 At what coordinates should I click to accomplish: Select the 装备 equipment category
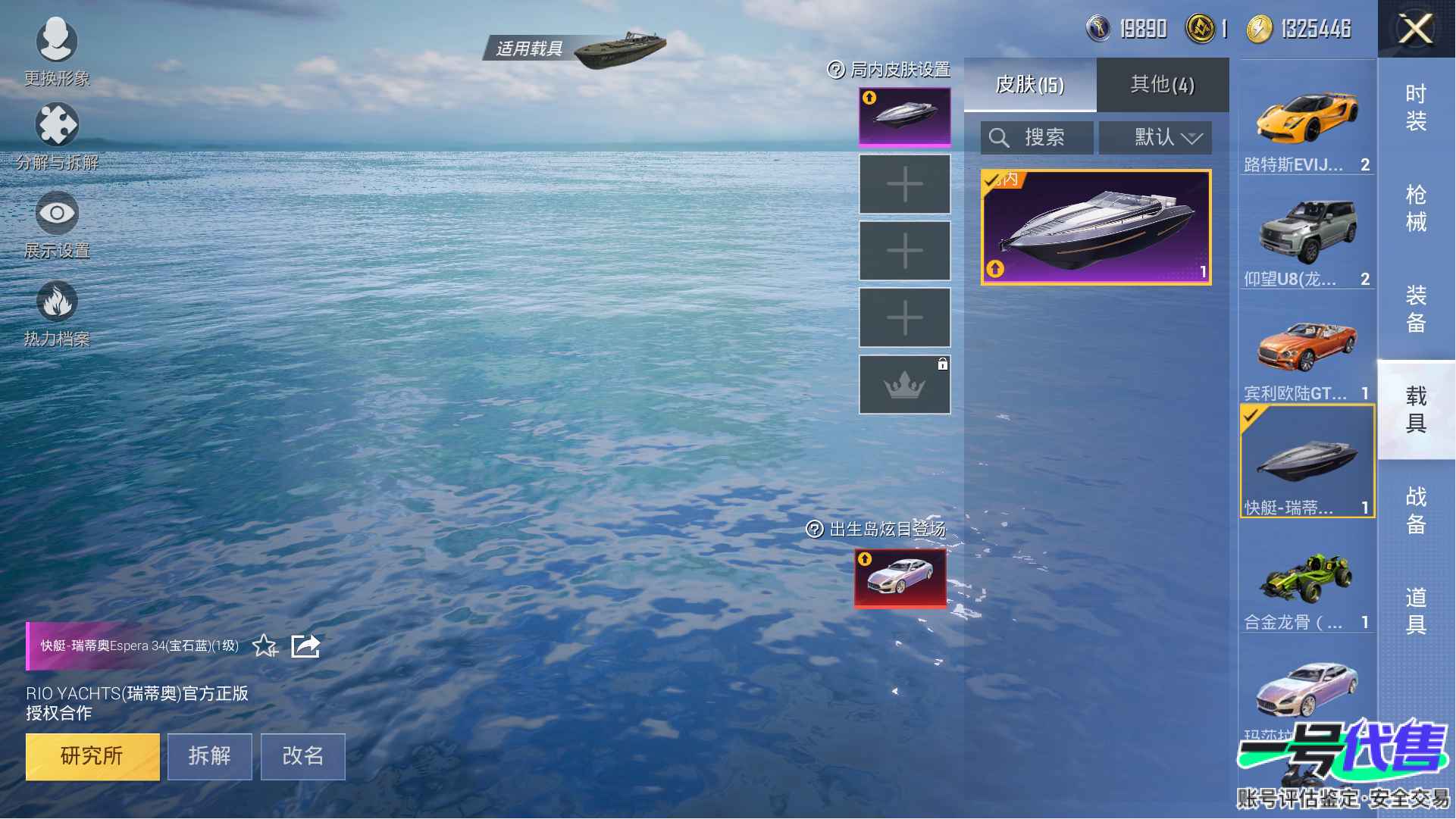[1415, 309]
